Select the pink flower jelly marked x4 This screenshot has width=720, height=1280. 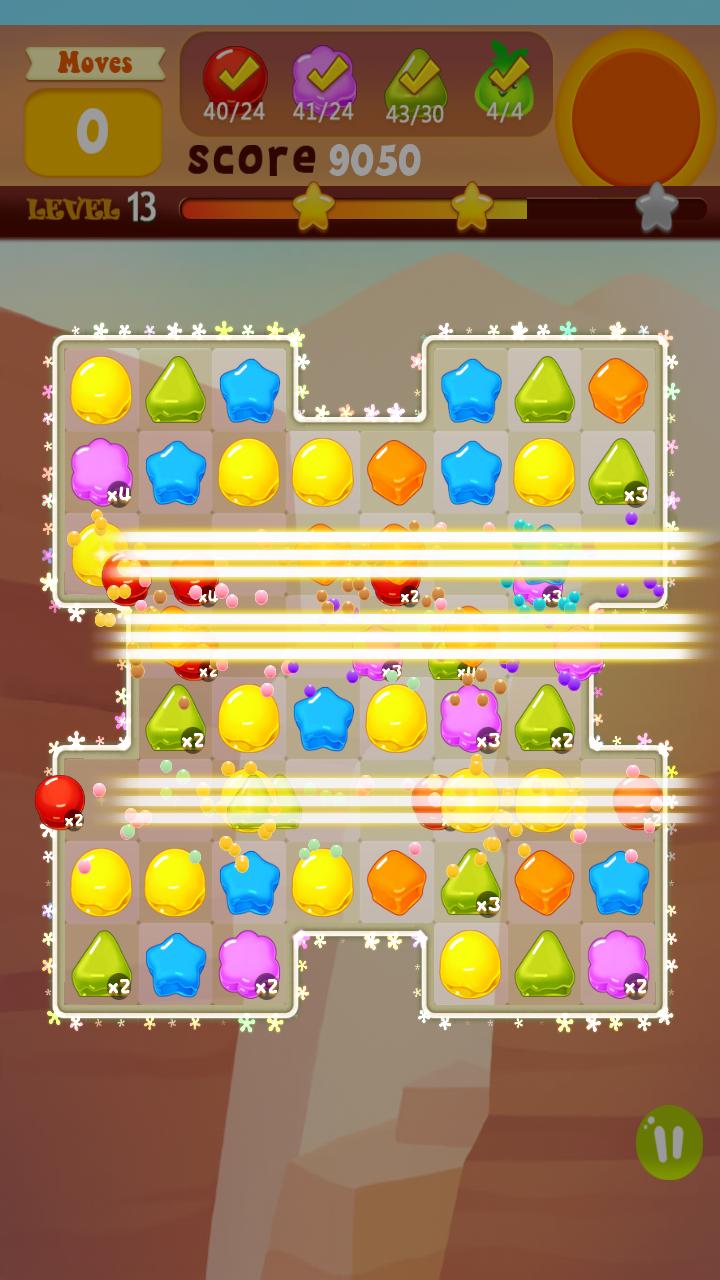click(101, 471)
